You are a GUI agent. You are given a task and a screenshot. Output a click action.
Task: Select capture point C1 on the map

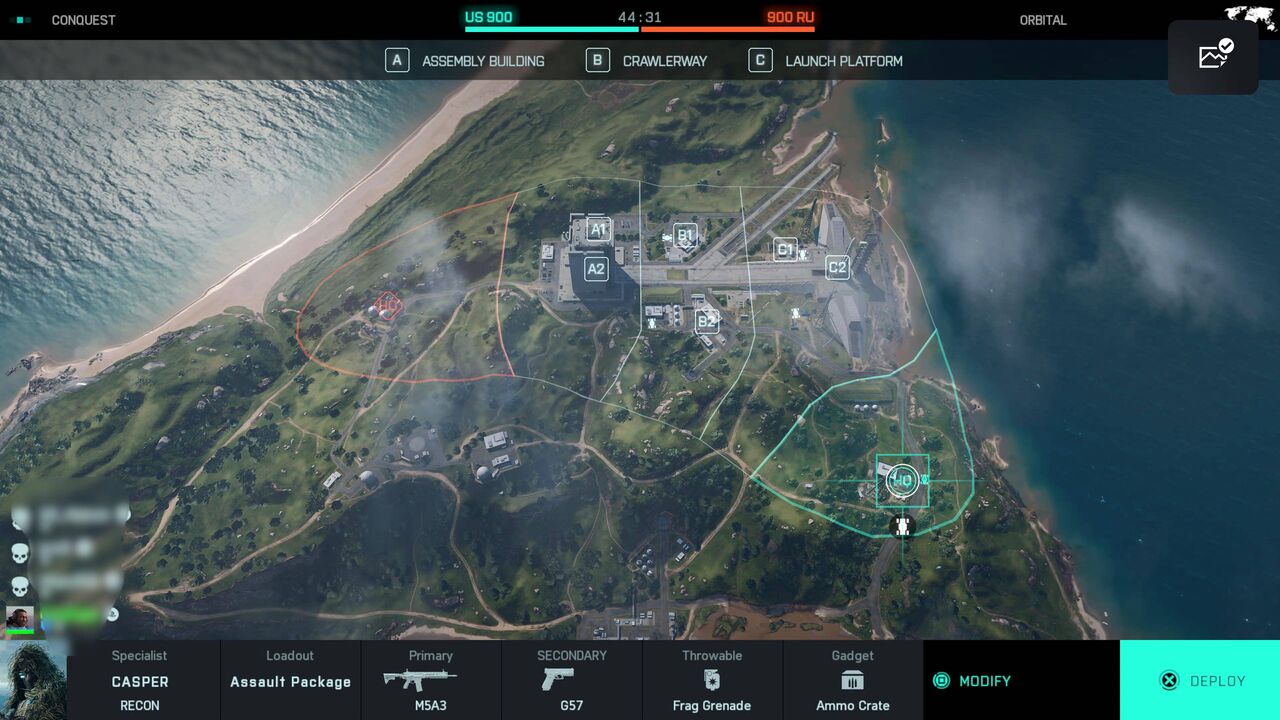tap(785, 249)
